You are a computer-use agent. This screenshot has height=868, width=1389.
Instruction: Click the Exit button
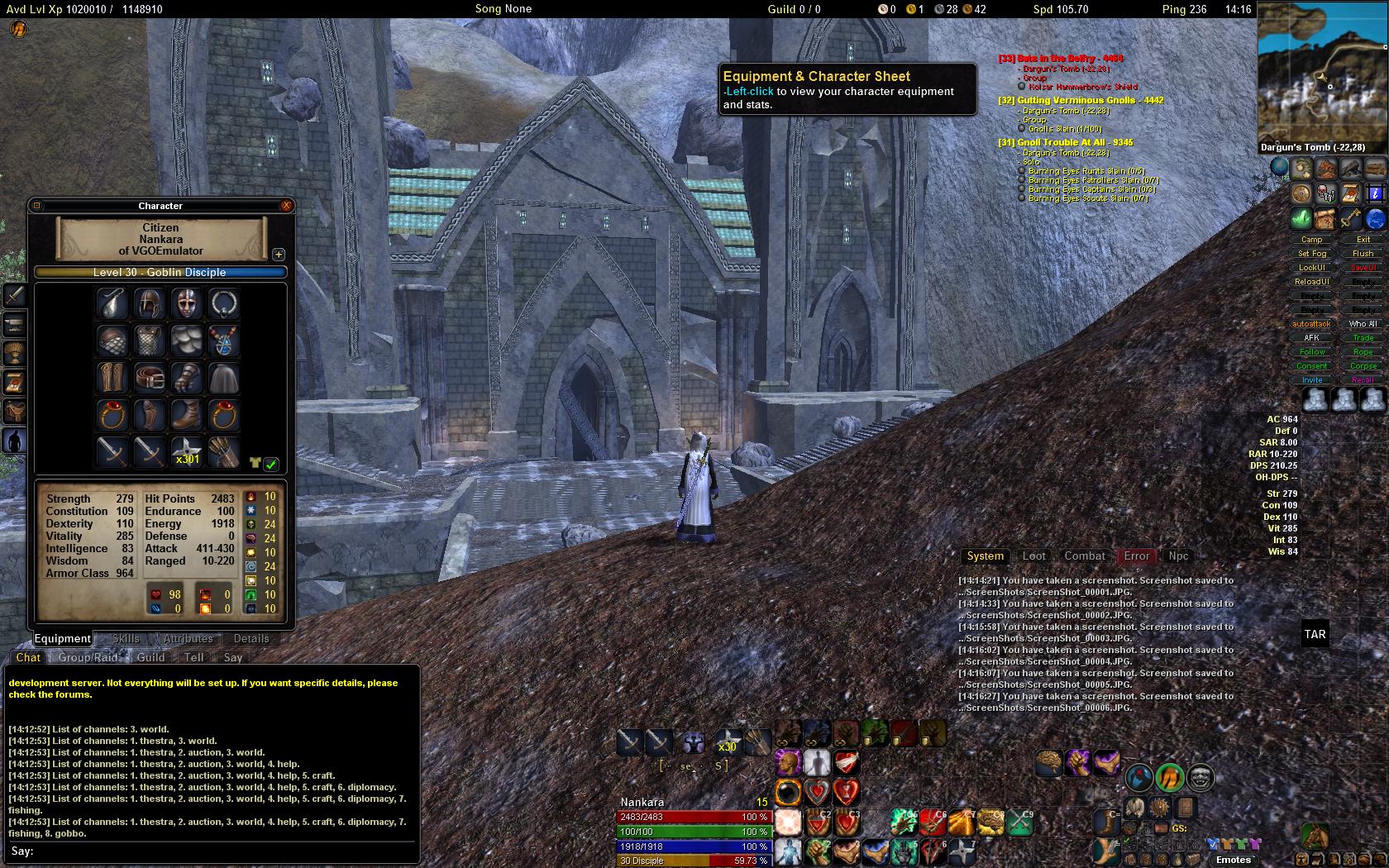[1363, 240]
